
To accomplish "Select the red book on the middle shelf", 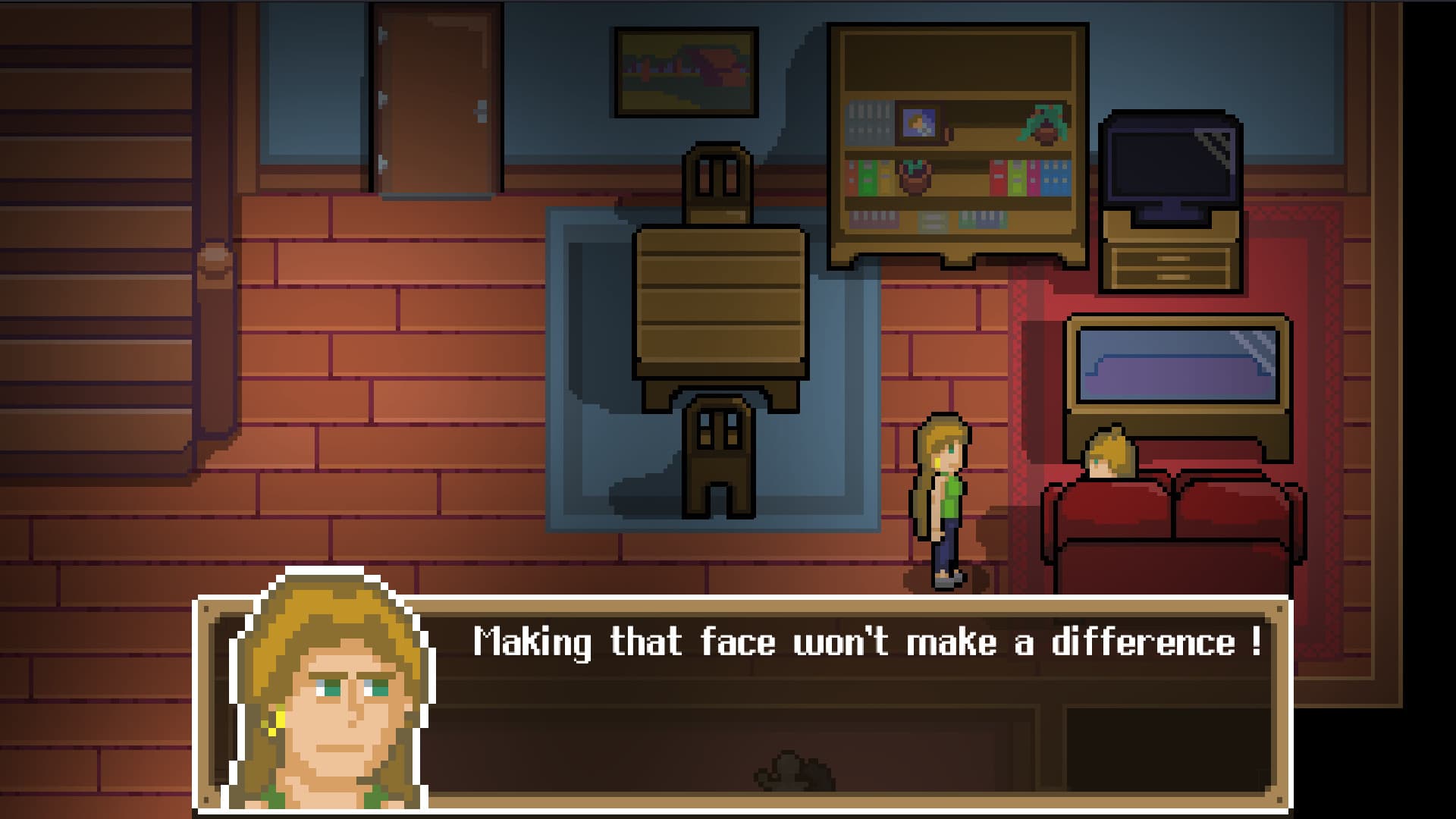I will click(998, 176).
